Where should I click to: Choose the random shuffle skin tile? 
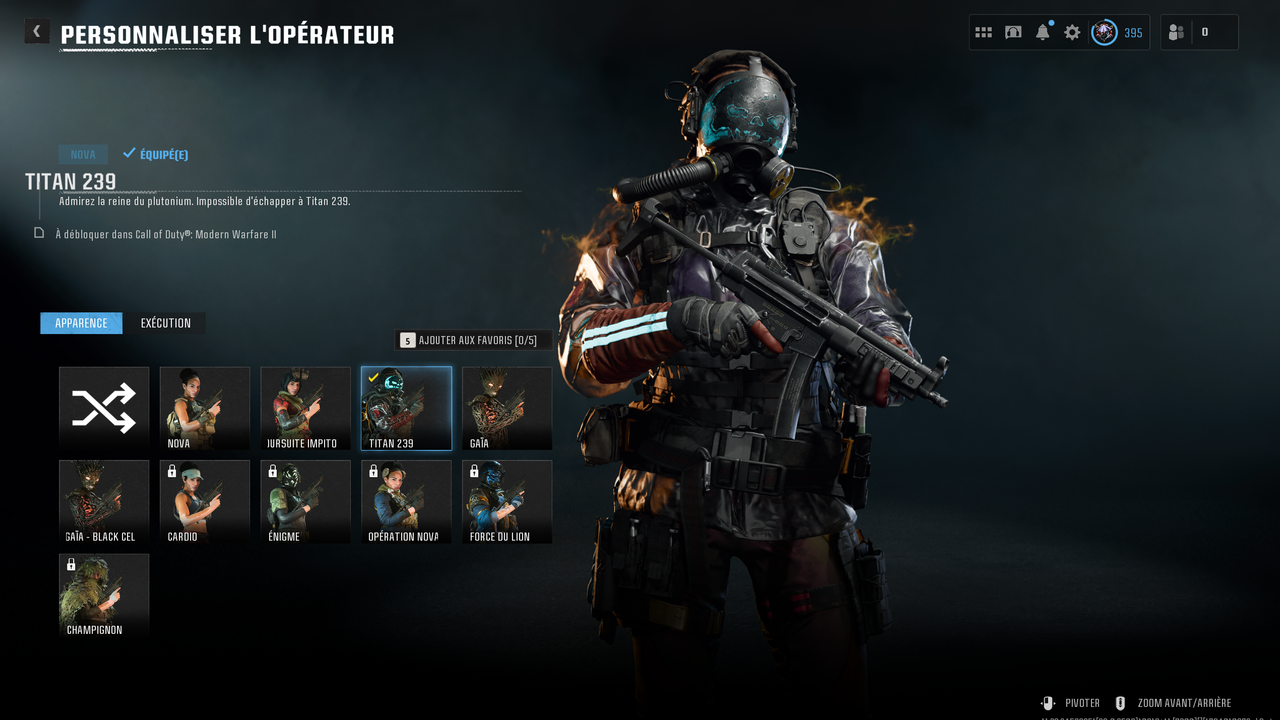click(x=104, y=408)
